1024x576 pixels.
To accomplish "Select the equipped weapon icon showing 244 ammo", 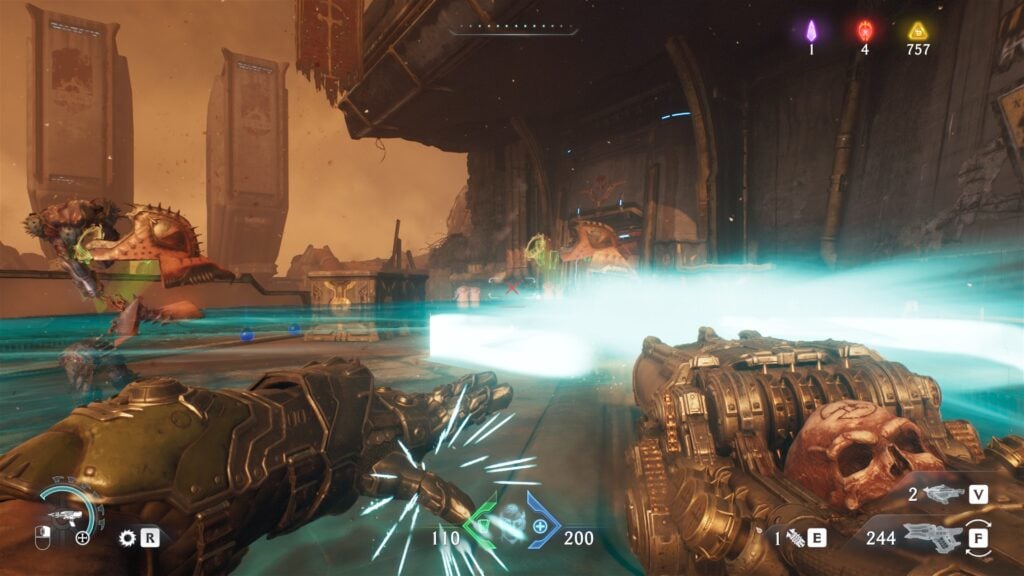I will coord(933,537).
